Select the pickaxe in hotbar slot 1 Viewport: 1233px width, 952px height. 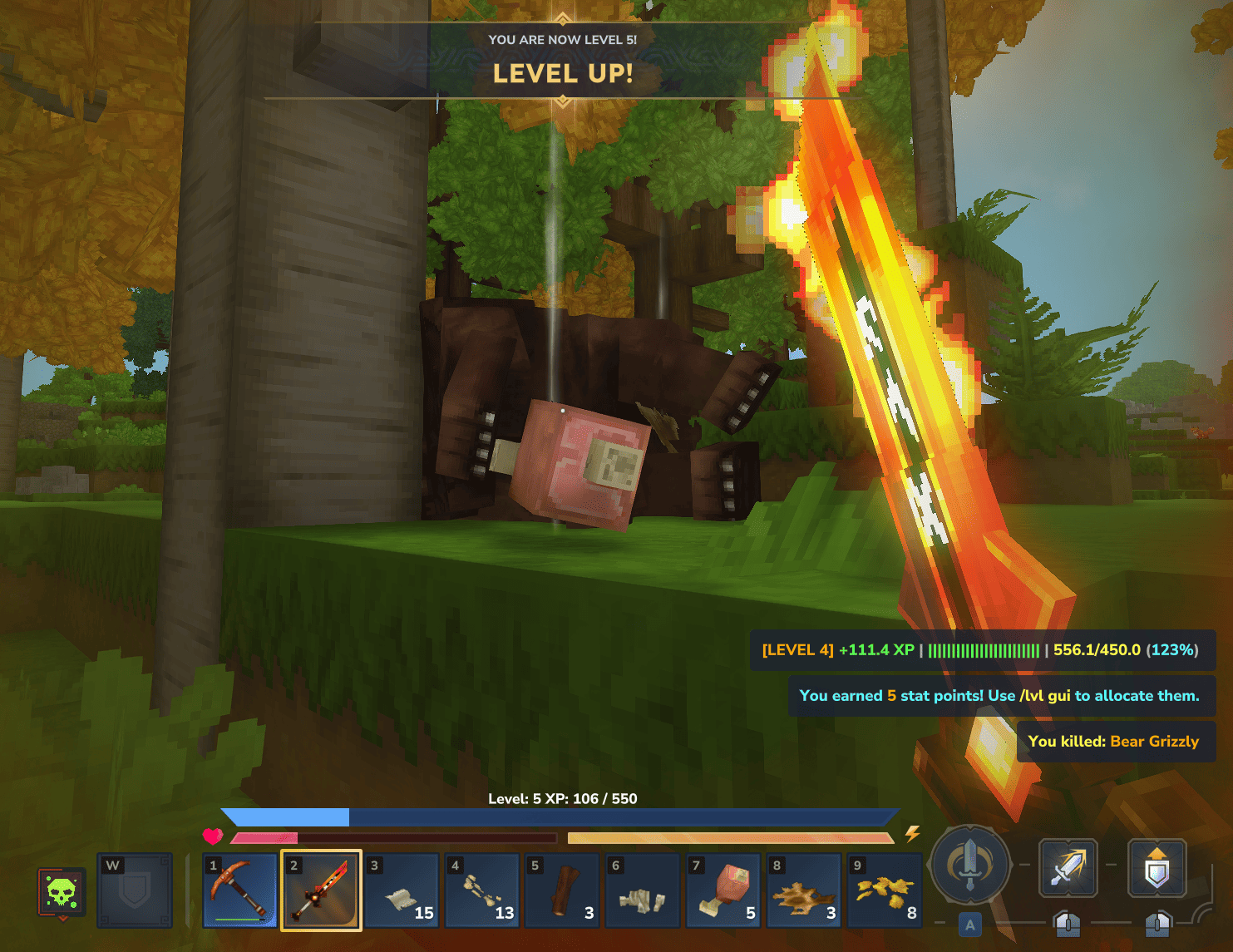(240, 891)
